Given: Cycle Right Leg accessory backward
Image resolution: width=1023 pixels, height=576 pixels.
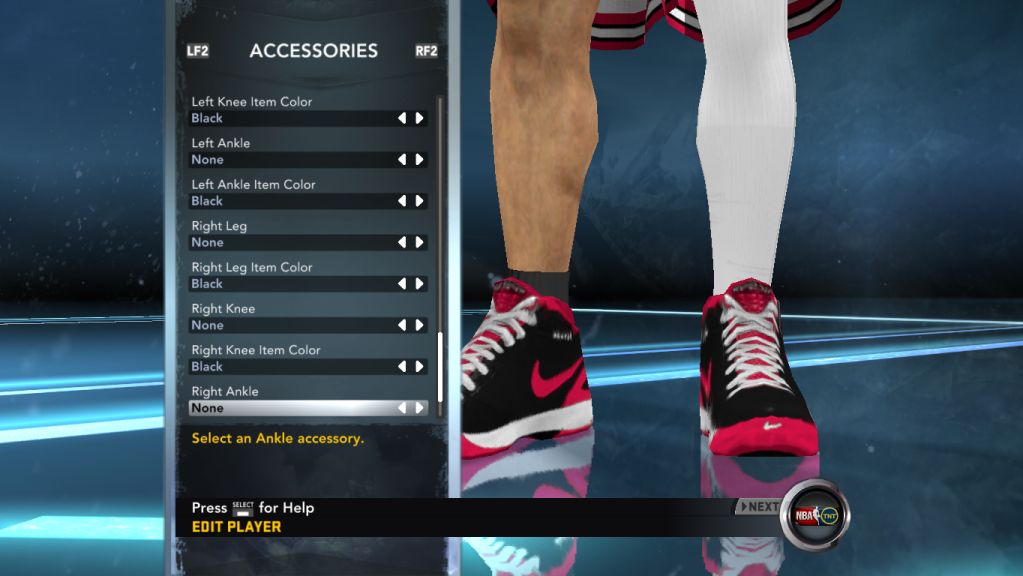Looking at the screenshot, I should pos(402,243).
